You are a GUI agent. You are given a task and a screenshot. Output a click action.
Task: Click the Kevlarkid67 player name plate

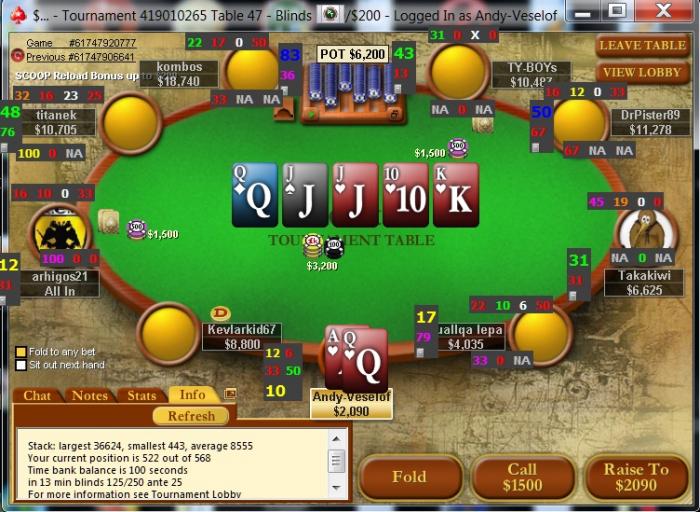pos(241,336)
